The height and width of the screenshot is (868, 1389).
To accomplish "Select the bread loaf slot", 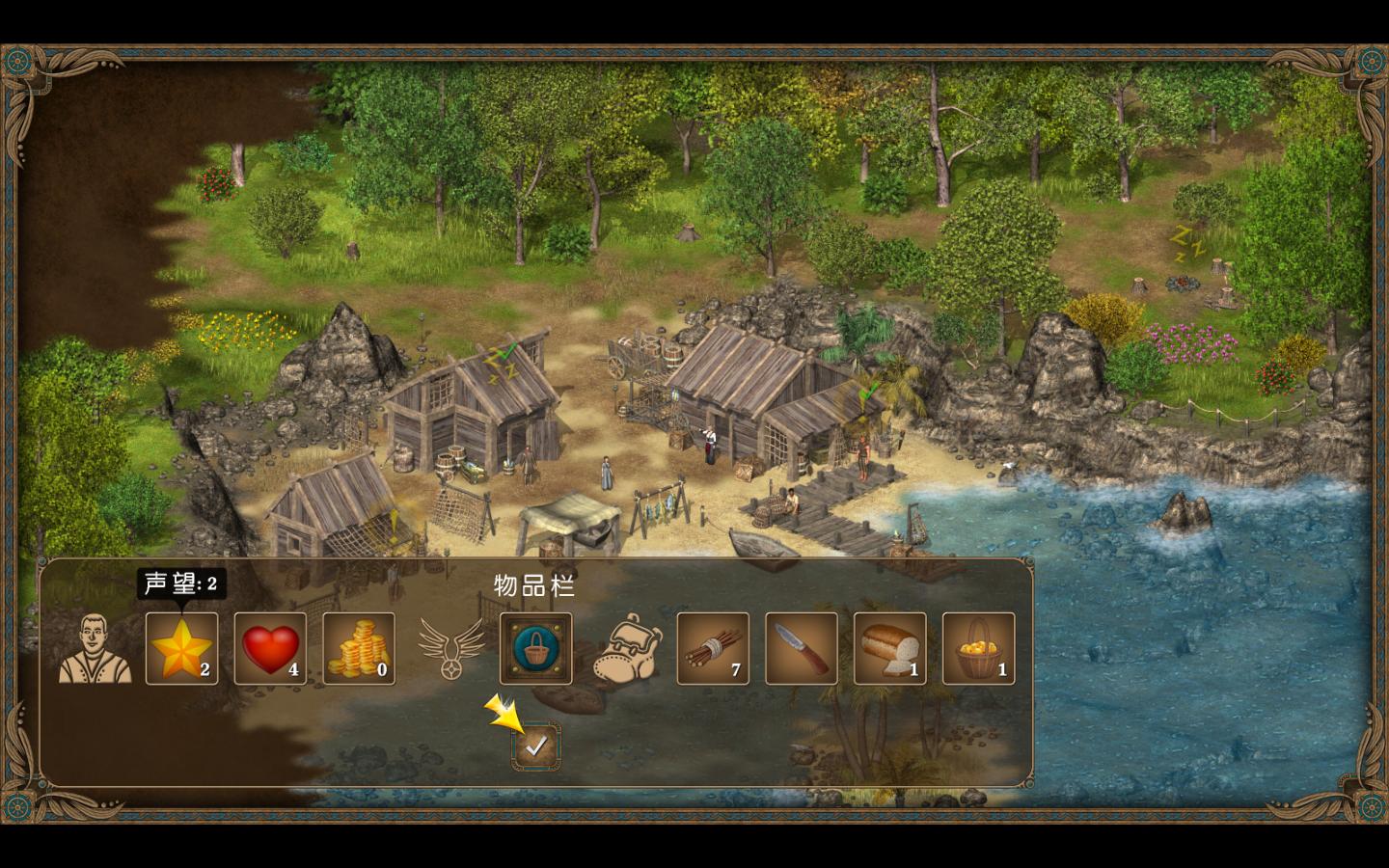I will coord(889,649).
